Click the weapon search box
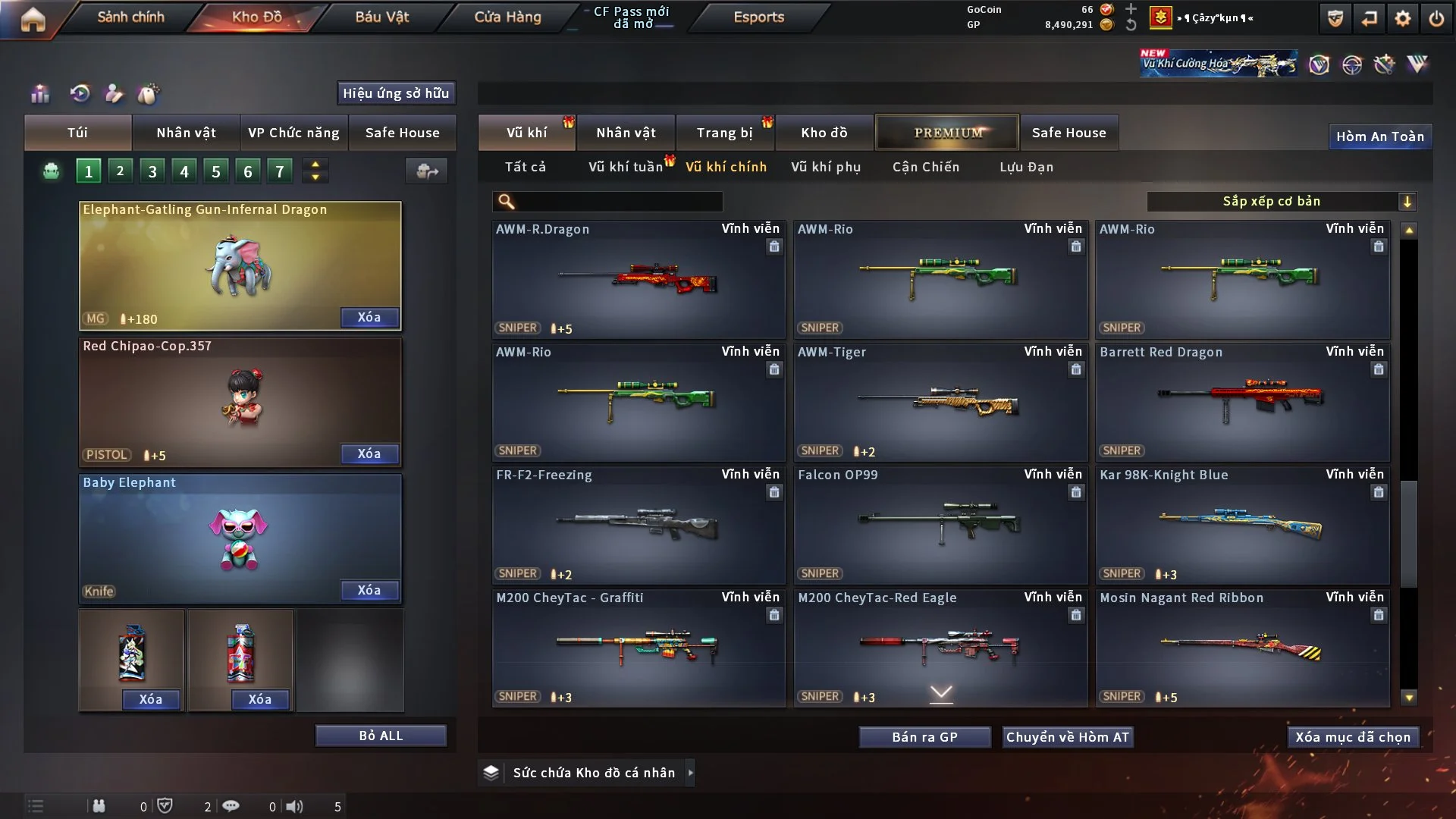The height and width of the screenshot is (819, 1456). coord(618,202)
